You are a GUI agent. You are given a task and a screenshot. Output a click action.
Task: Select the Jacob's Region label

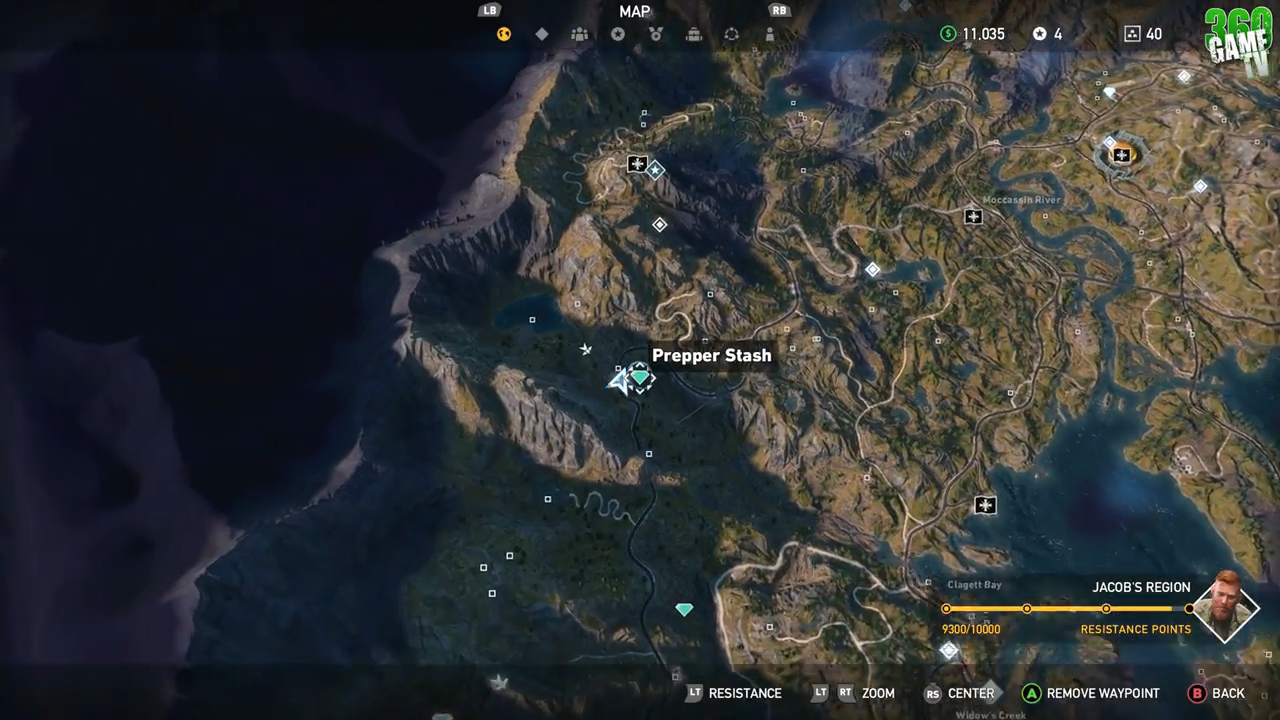pyautogui.click(x=1141, y=587)
